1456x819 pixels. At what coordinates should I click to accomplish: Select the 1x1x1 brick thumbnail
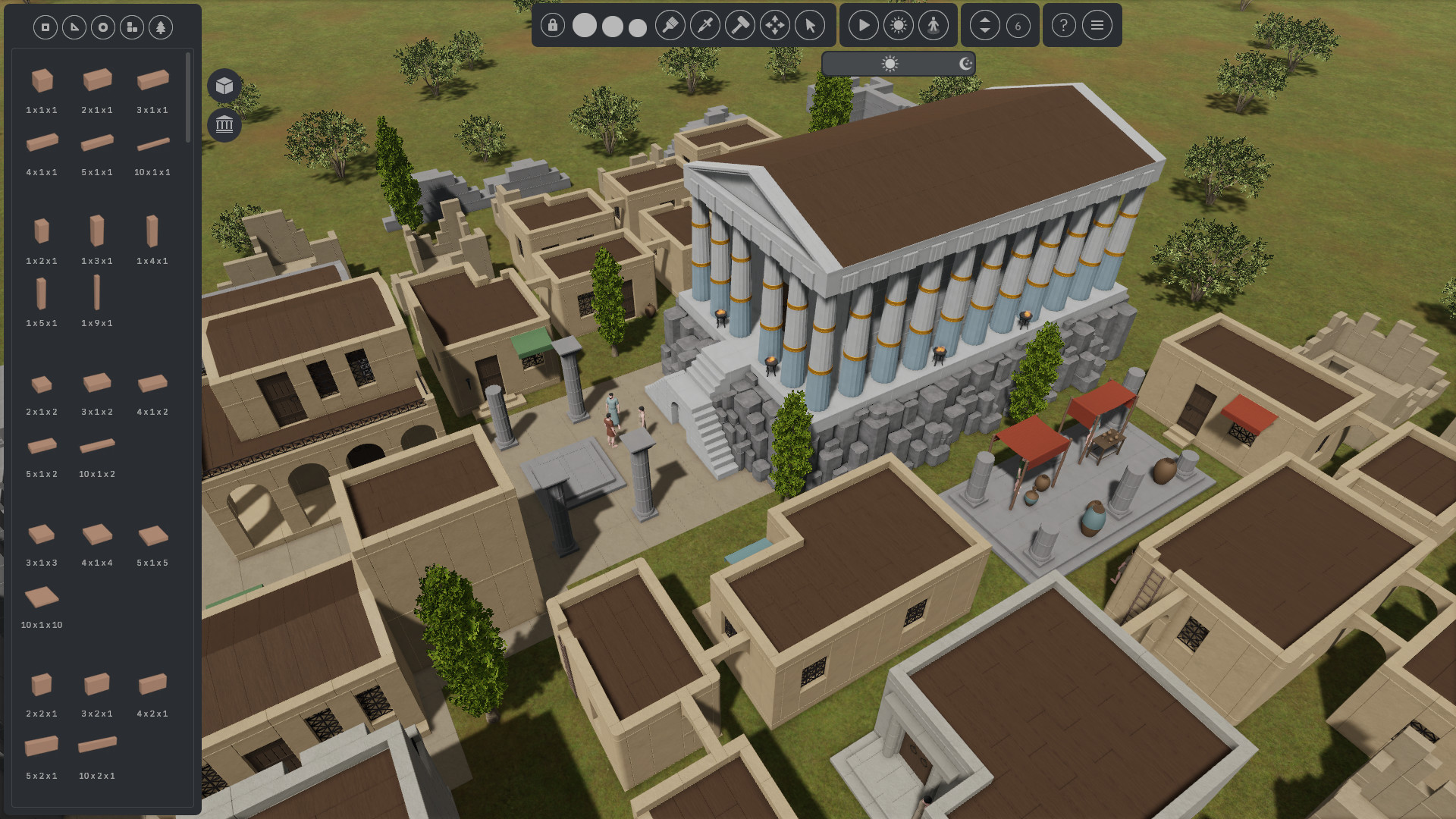point(42,79)
